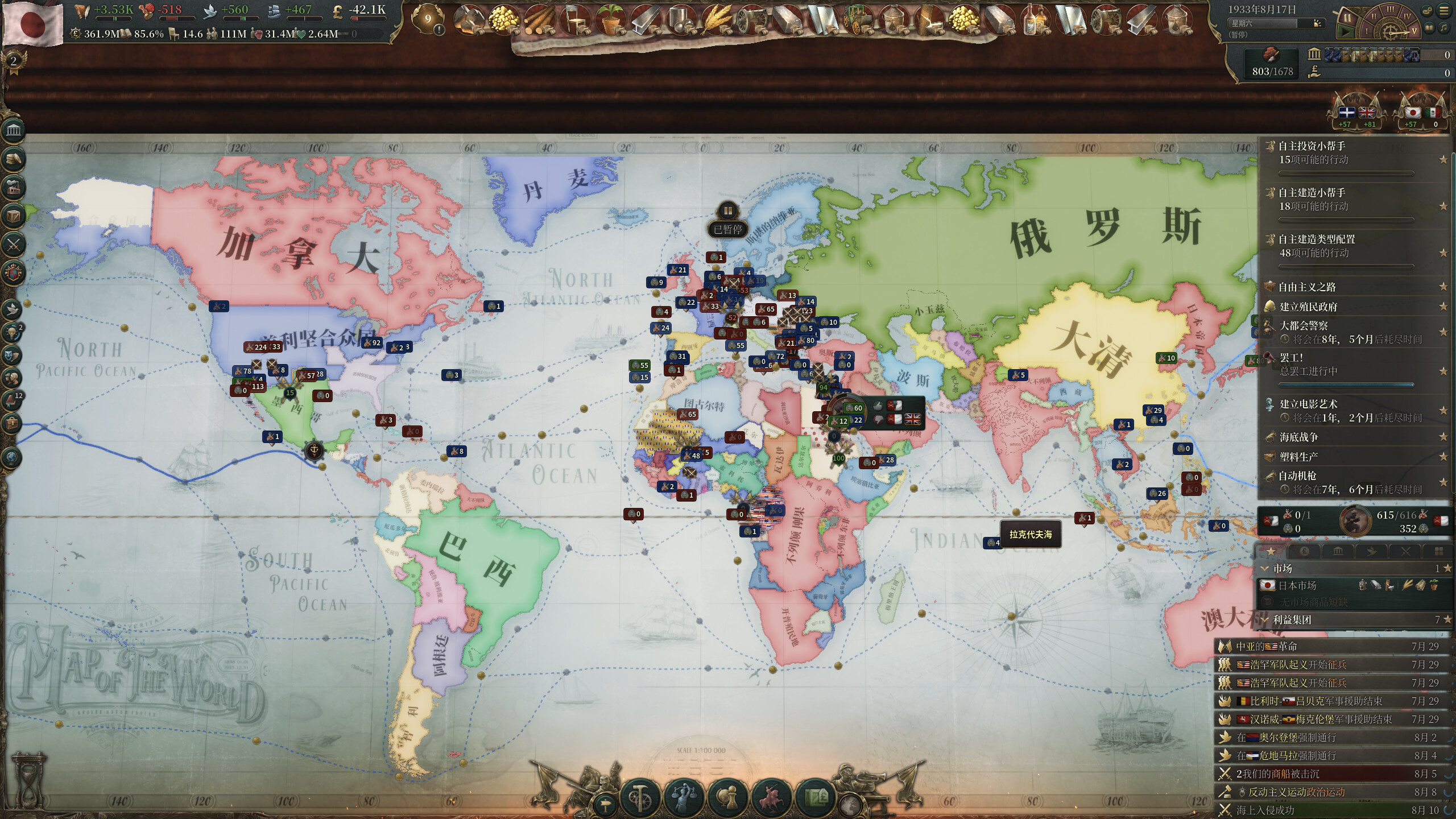Open the trade lens with green crate

tap(814, 797)
